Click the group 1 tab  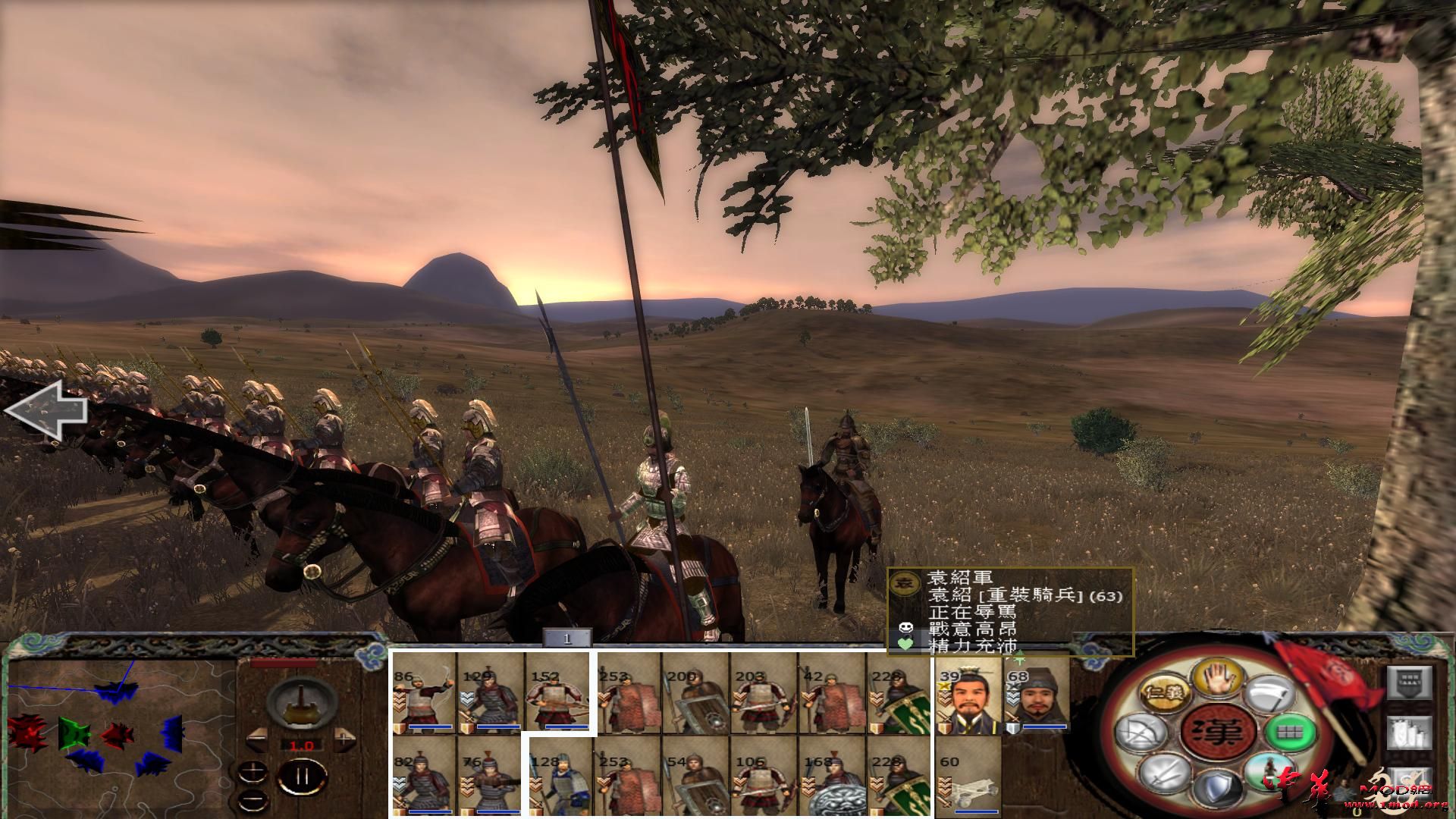566,639
